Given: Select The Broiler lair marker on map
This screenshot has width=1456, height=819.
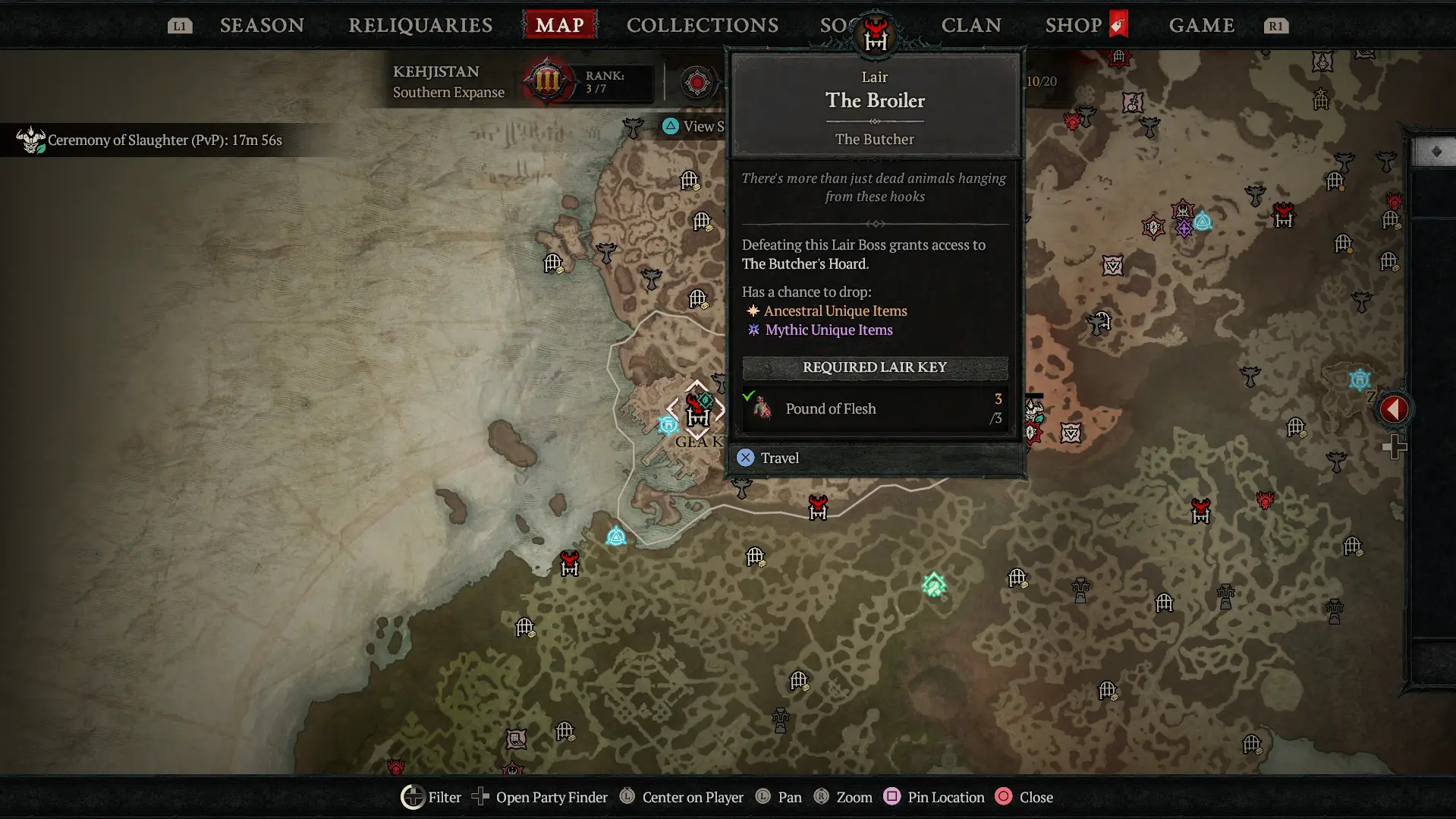Looking at the screenshot, I should pyautogui.click(x=697, y=411).
